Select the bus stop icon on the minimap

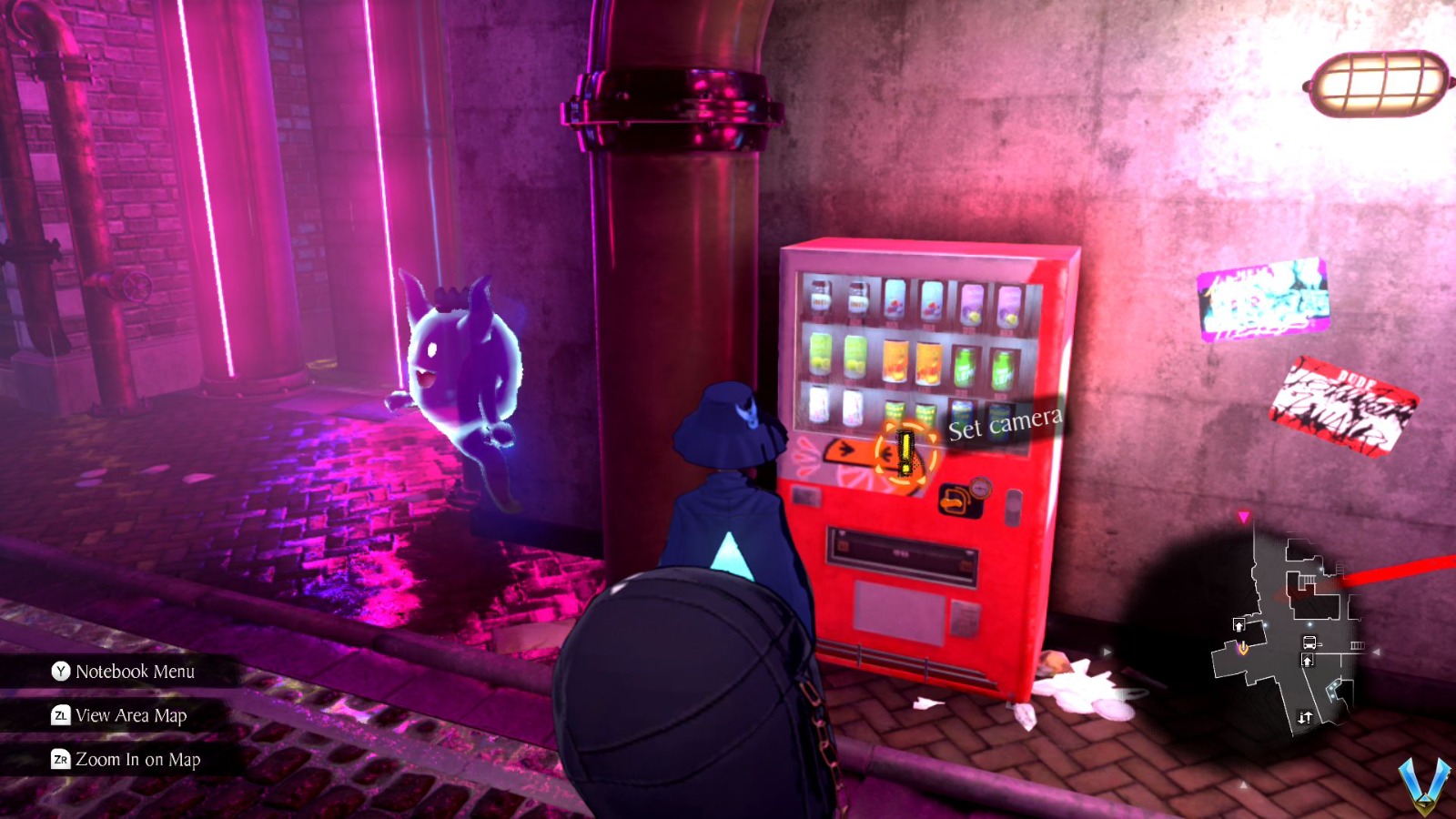click(1309, 642)
